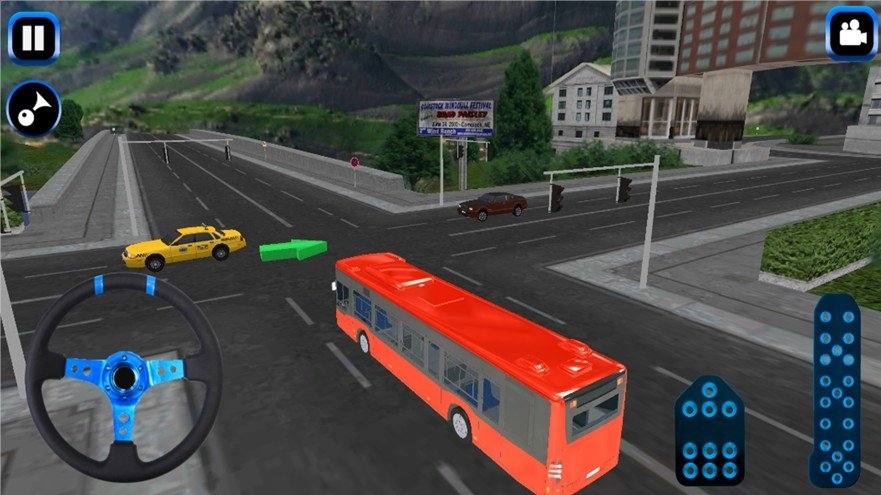Image resolution: width=881 pixels, height=495 pixels.
Task: Pause the game with the pause button
Action: (34, 38)
